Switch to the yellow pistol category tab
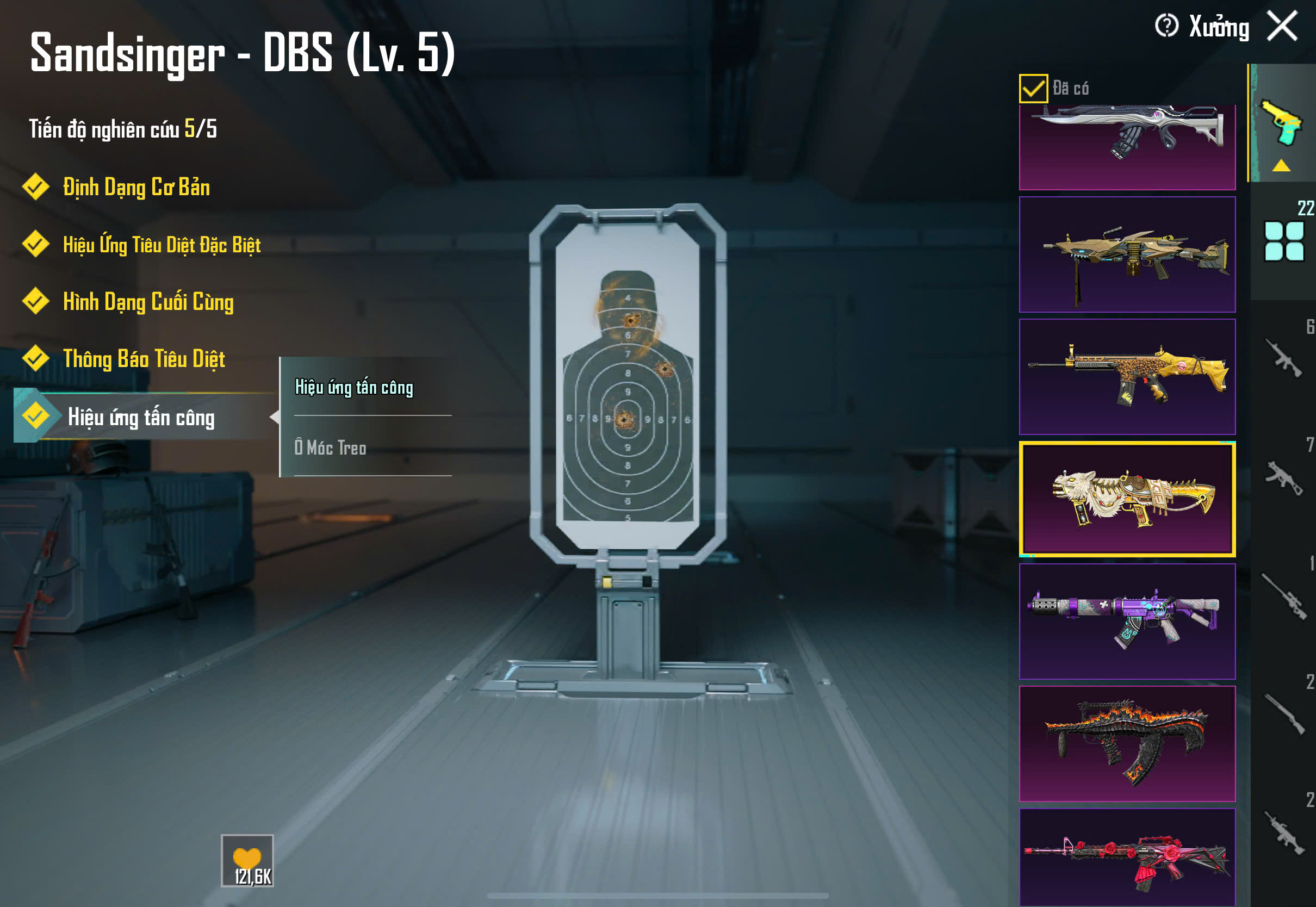Screen dimensions: 1316x907 click(x=1282, y=124)
